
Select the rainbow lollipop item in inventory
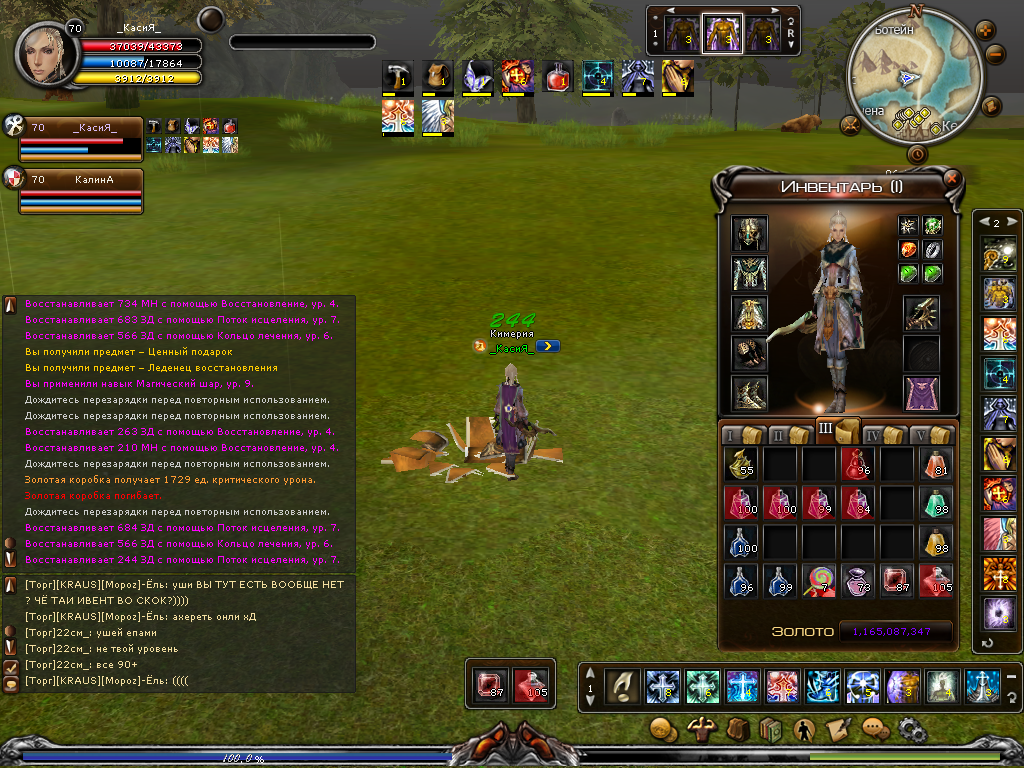coord(819,581)
